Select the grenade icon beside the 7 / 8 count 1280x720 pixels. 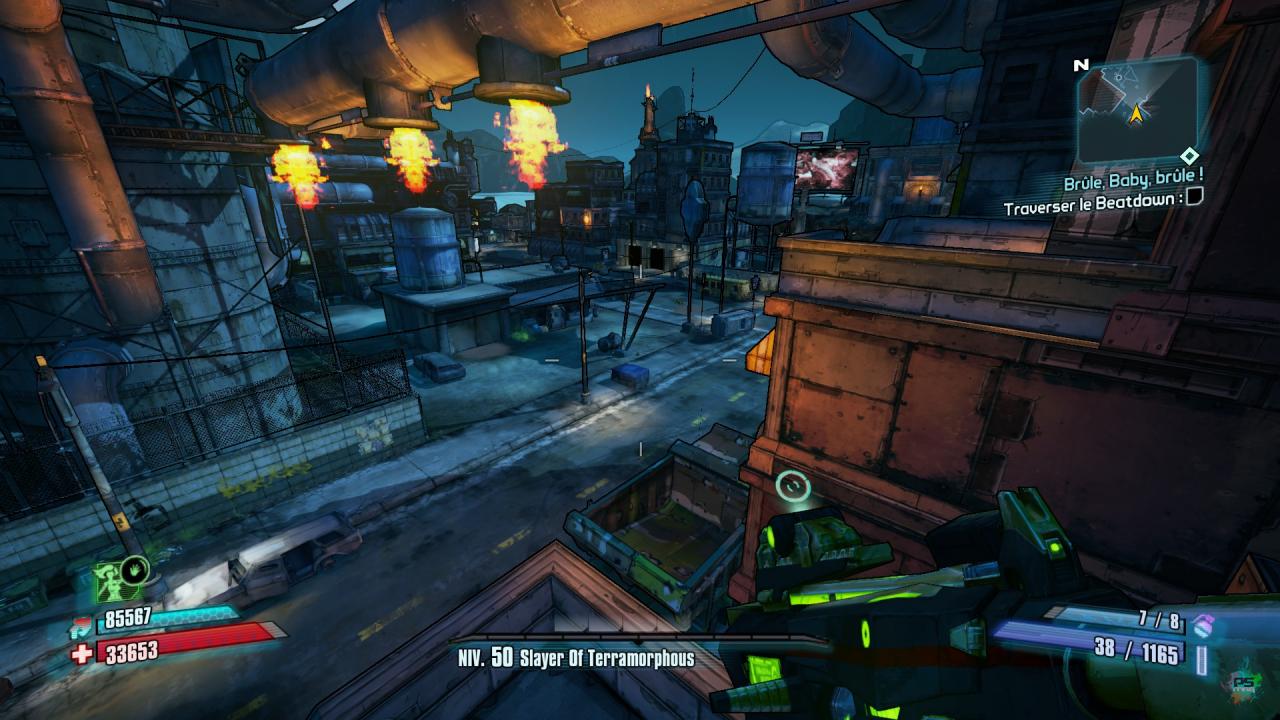coord(1204,625)
